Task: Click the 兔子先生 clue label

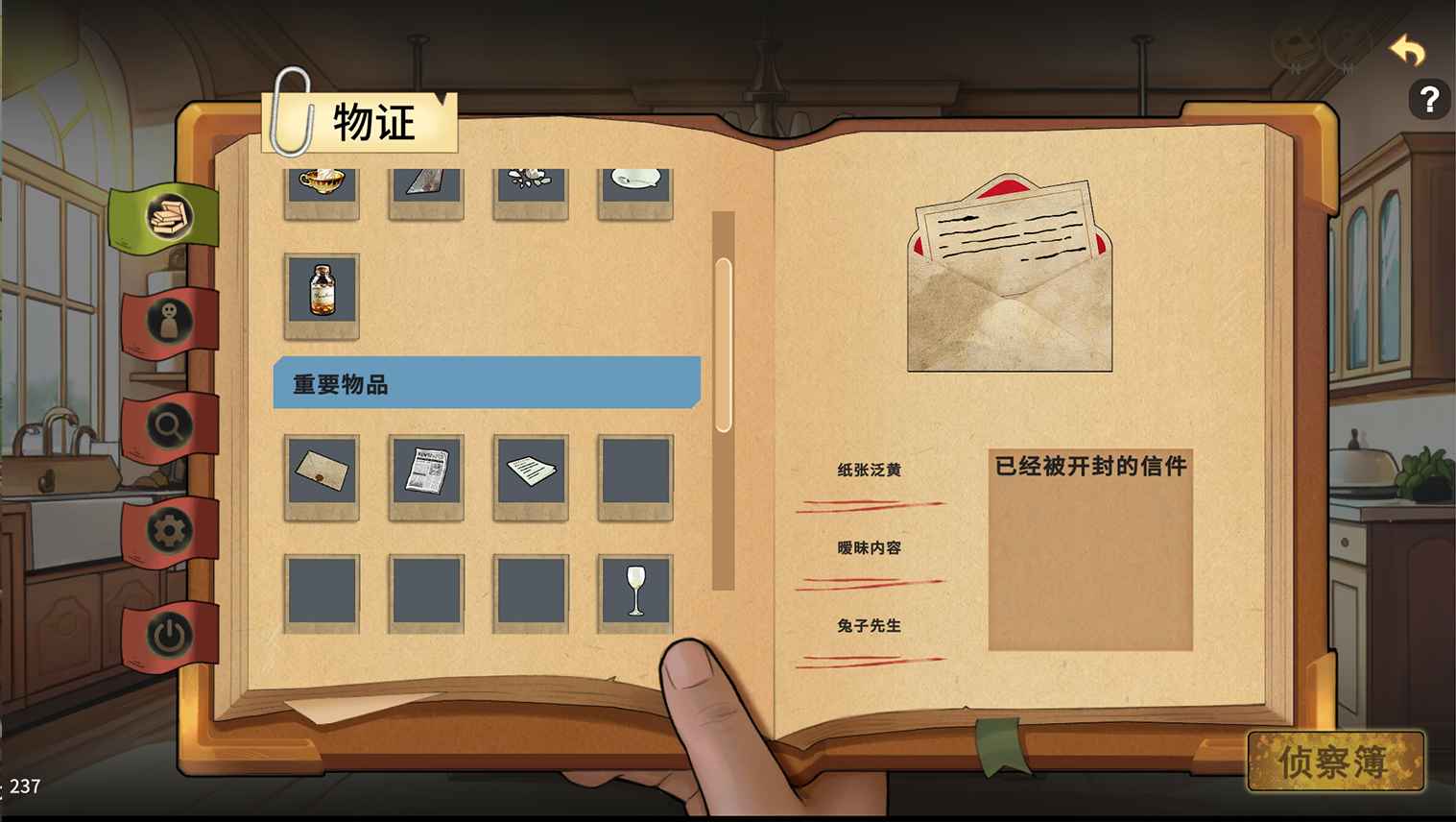Action: coord(870,625)
